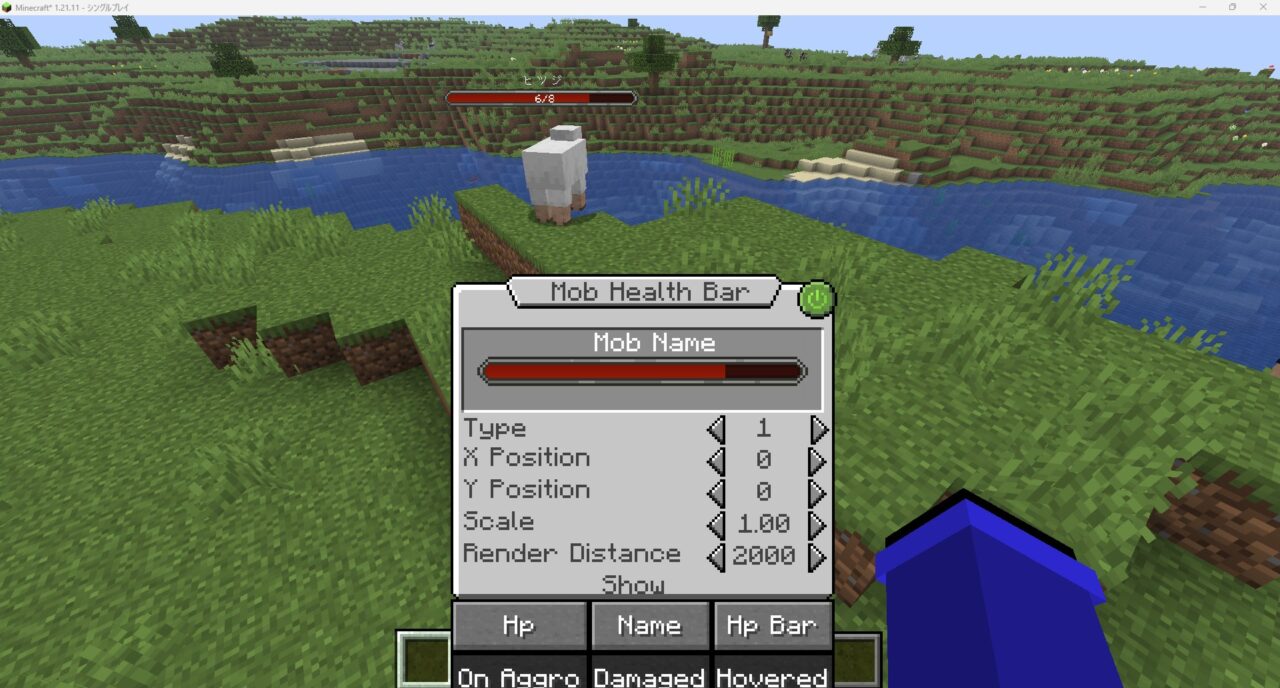Select the Damaged option

coord(650,675)
